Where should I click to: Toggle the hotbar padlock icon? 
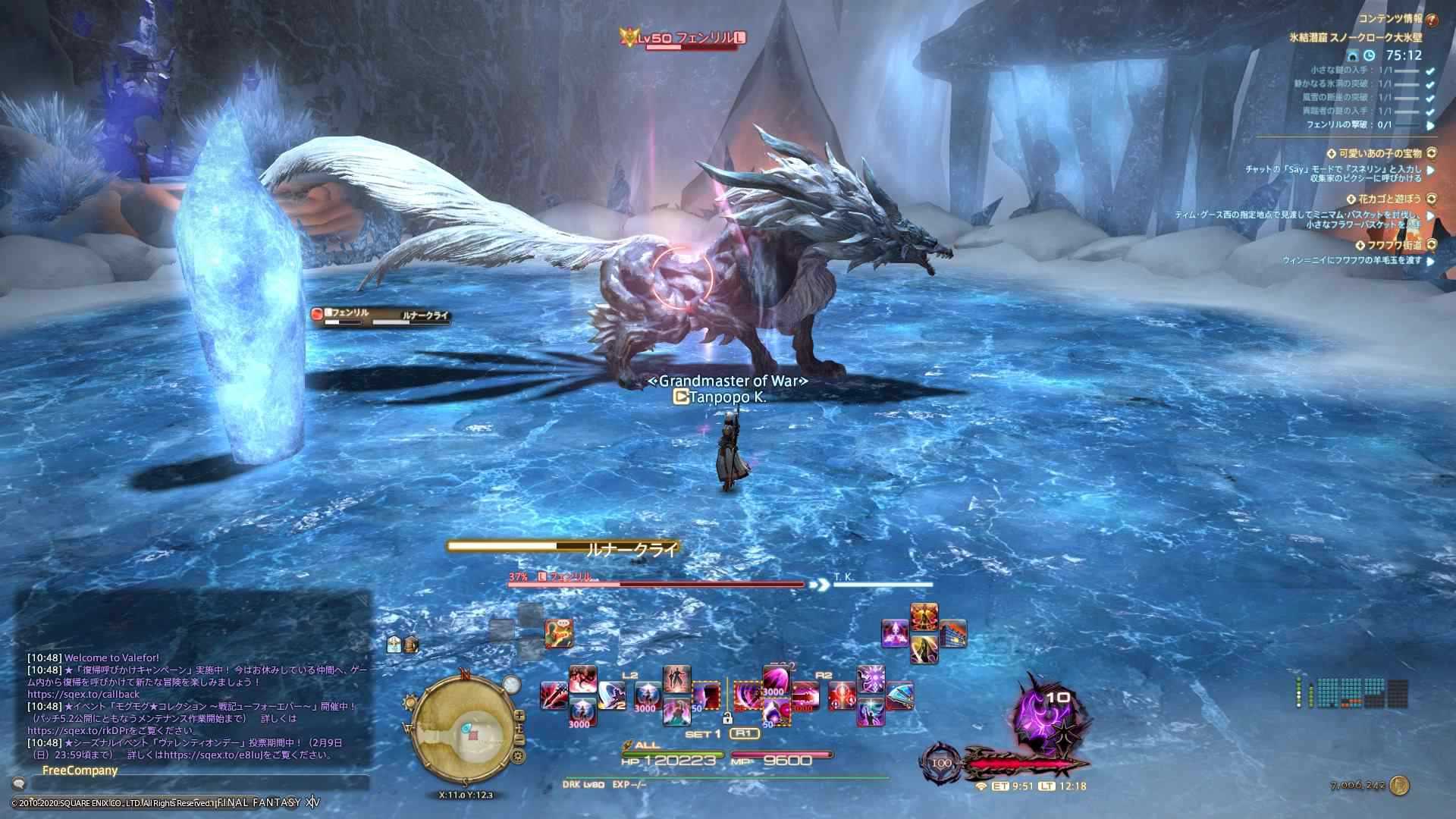click(726, 717)
